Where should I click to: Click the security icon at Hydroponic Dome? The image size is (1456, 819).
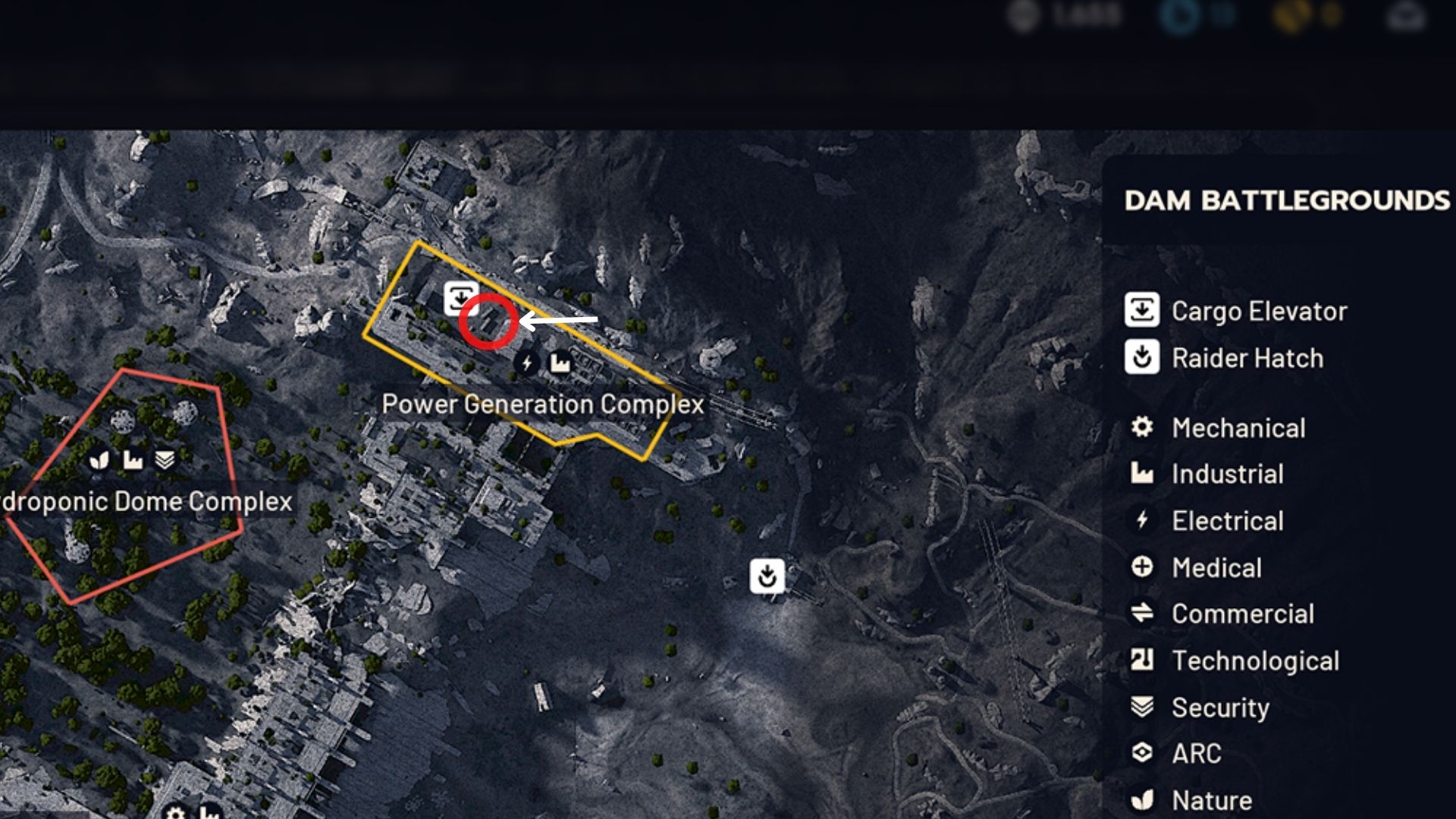(x=165, y=460)
